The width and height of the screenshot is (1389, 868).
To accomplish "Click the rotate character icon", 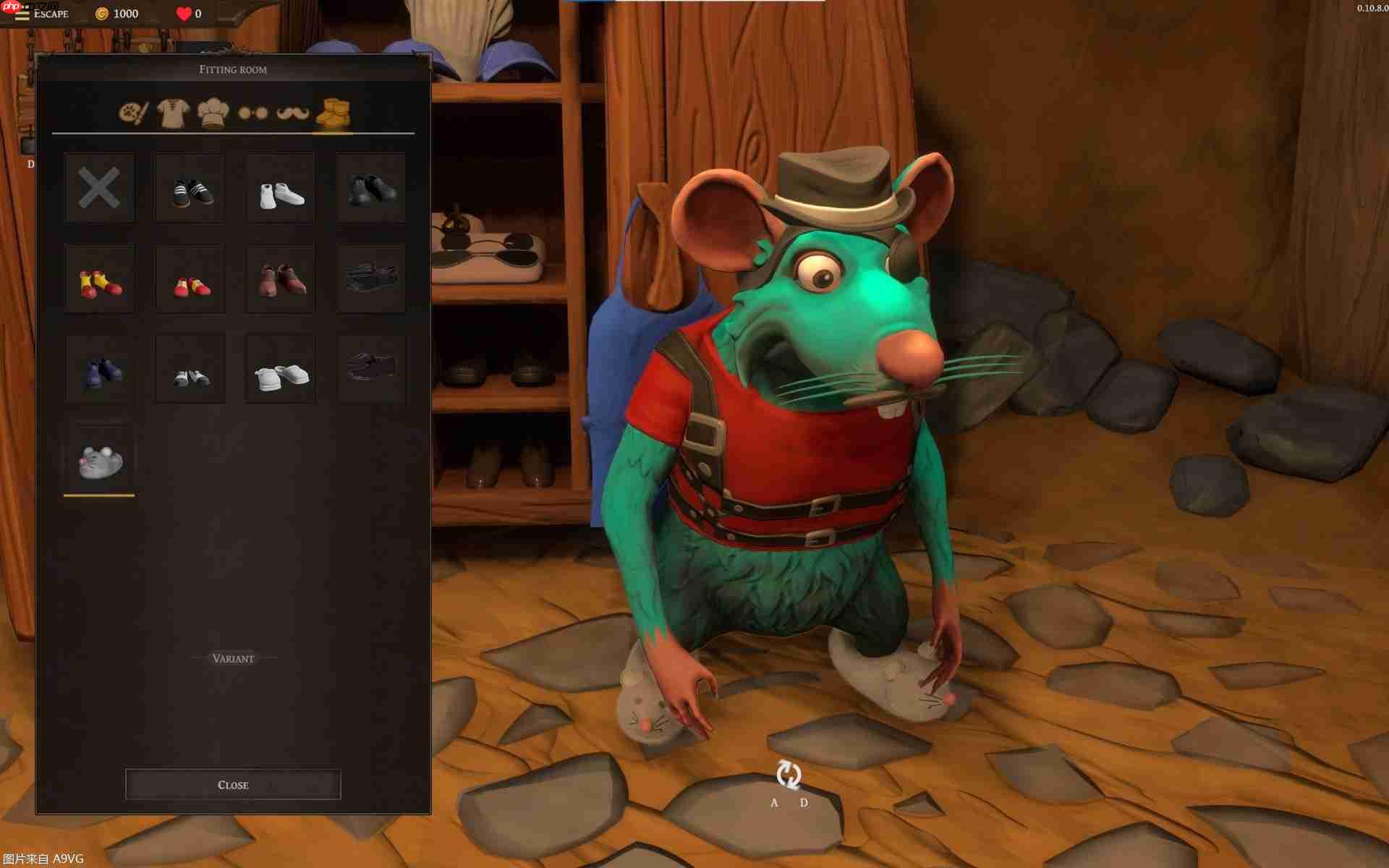I will (x=789, y=775).
